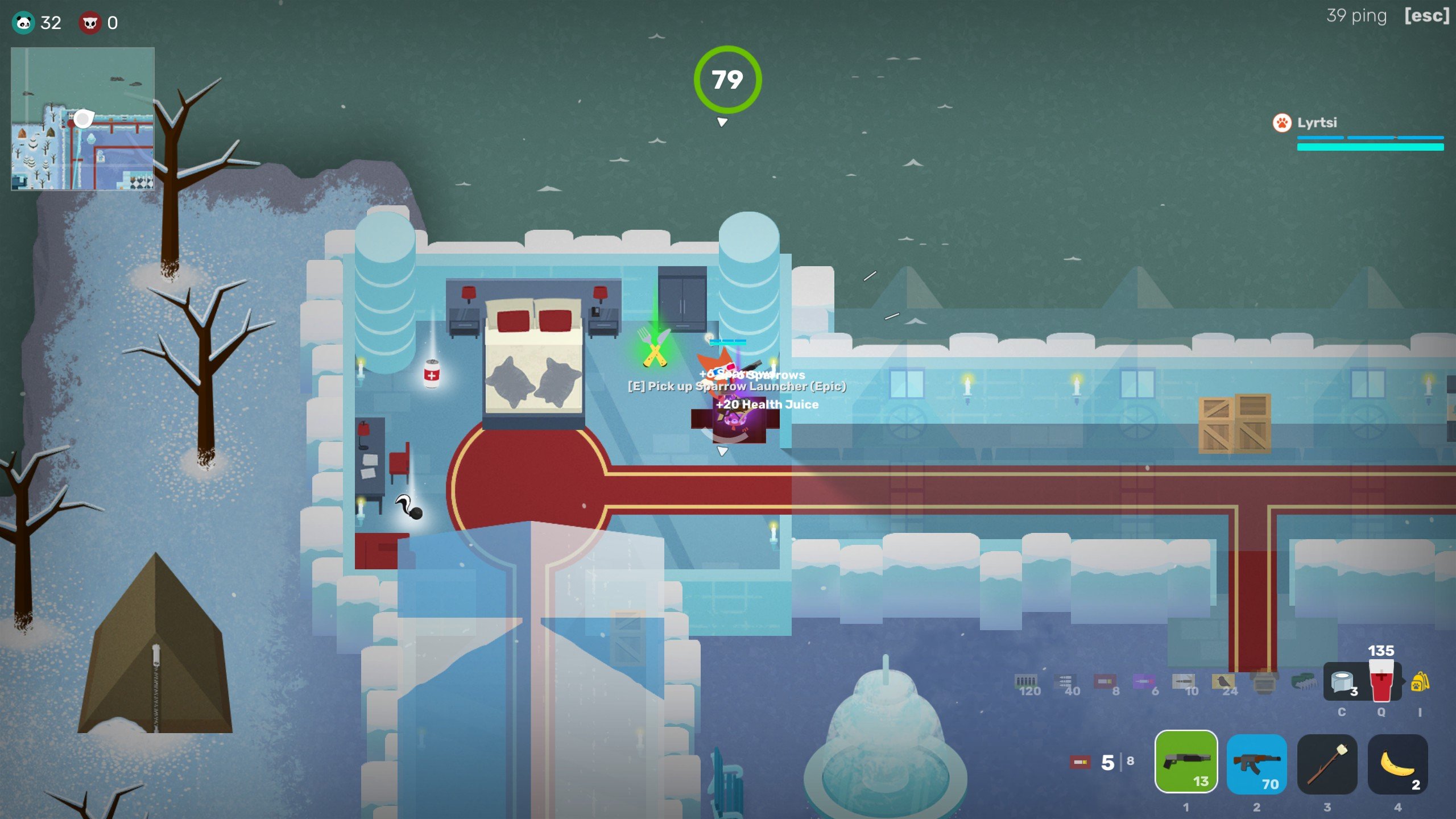
Task: Open the yellow backpack inventory
Action: point(1420,681)
